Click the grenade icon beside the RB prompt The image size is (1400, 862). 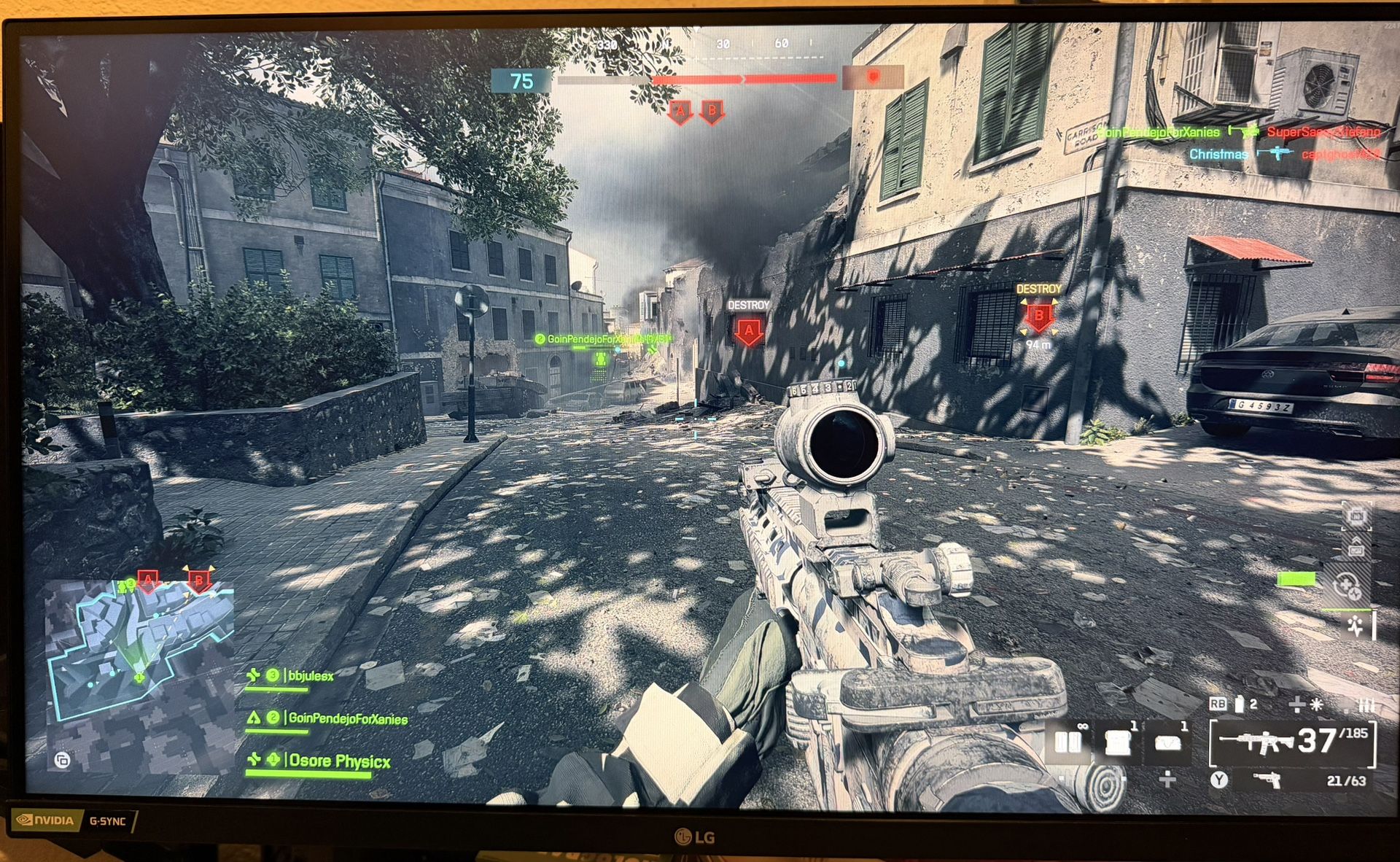[1240, 704]
